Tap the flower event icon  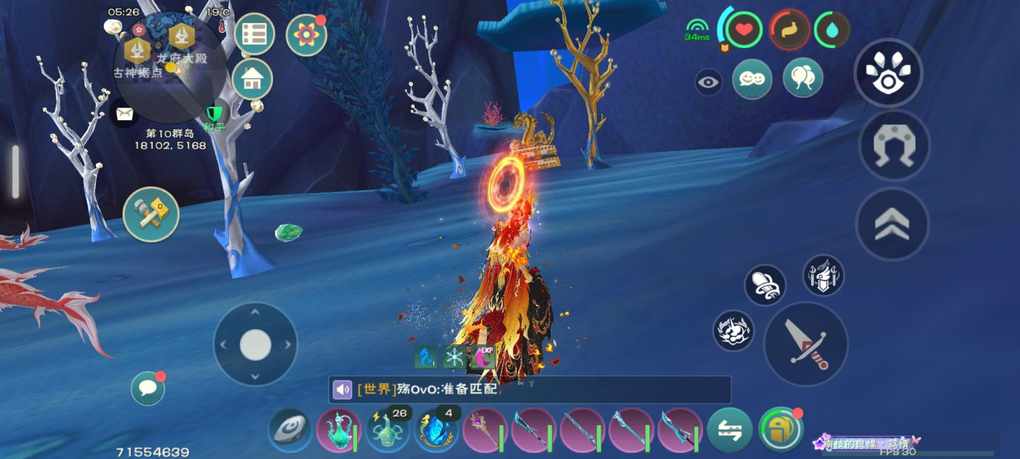point(306,35)
